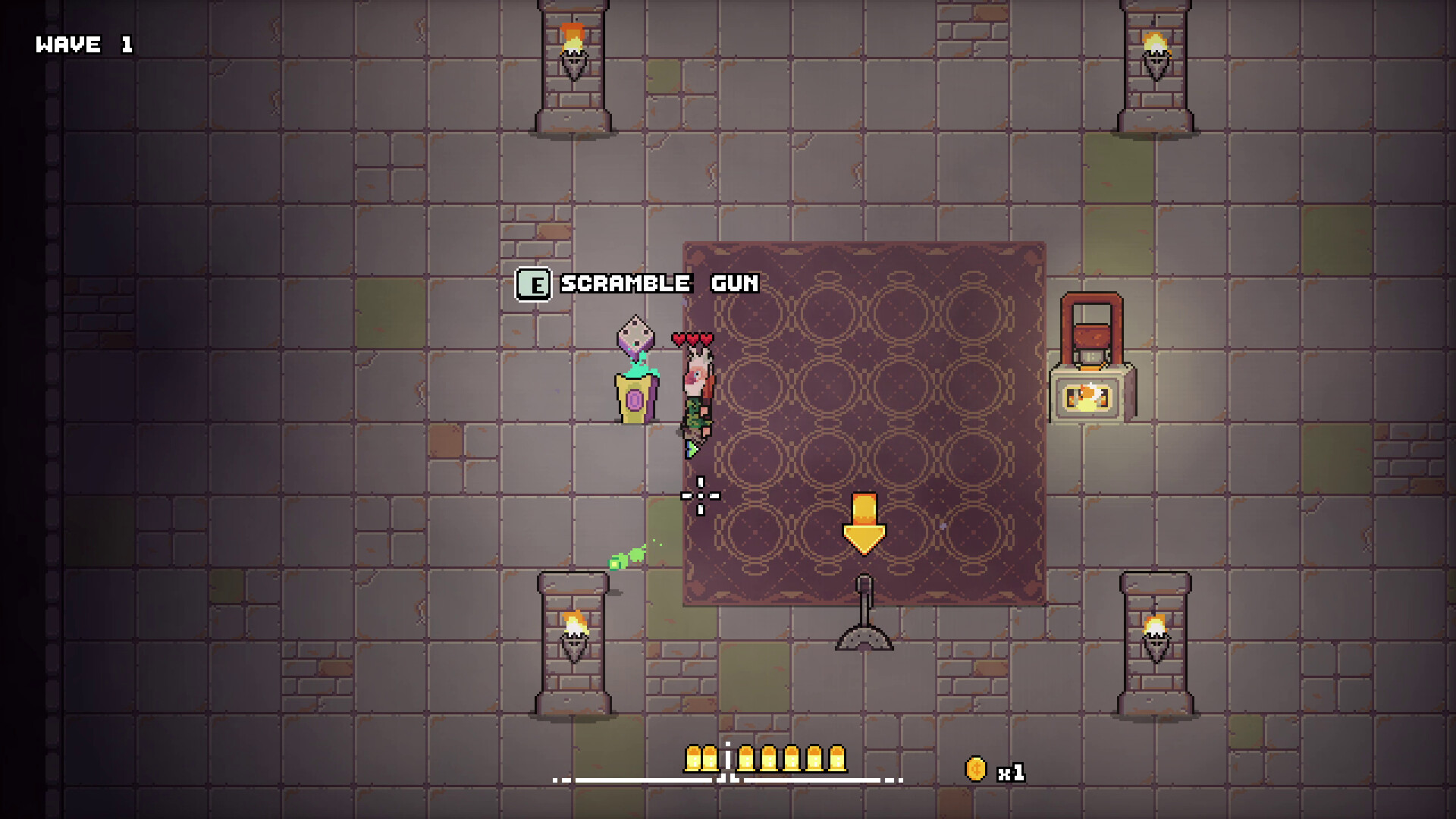
Task: Select the Scramble Gun on its pedestal
Action: click(635, 364)
